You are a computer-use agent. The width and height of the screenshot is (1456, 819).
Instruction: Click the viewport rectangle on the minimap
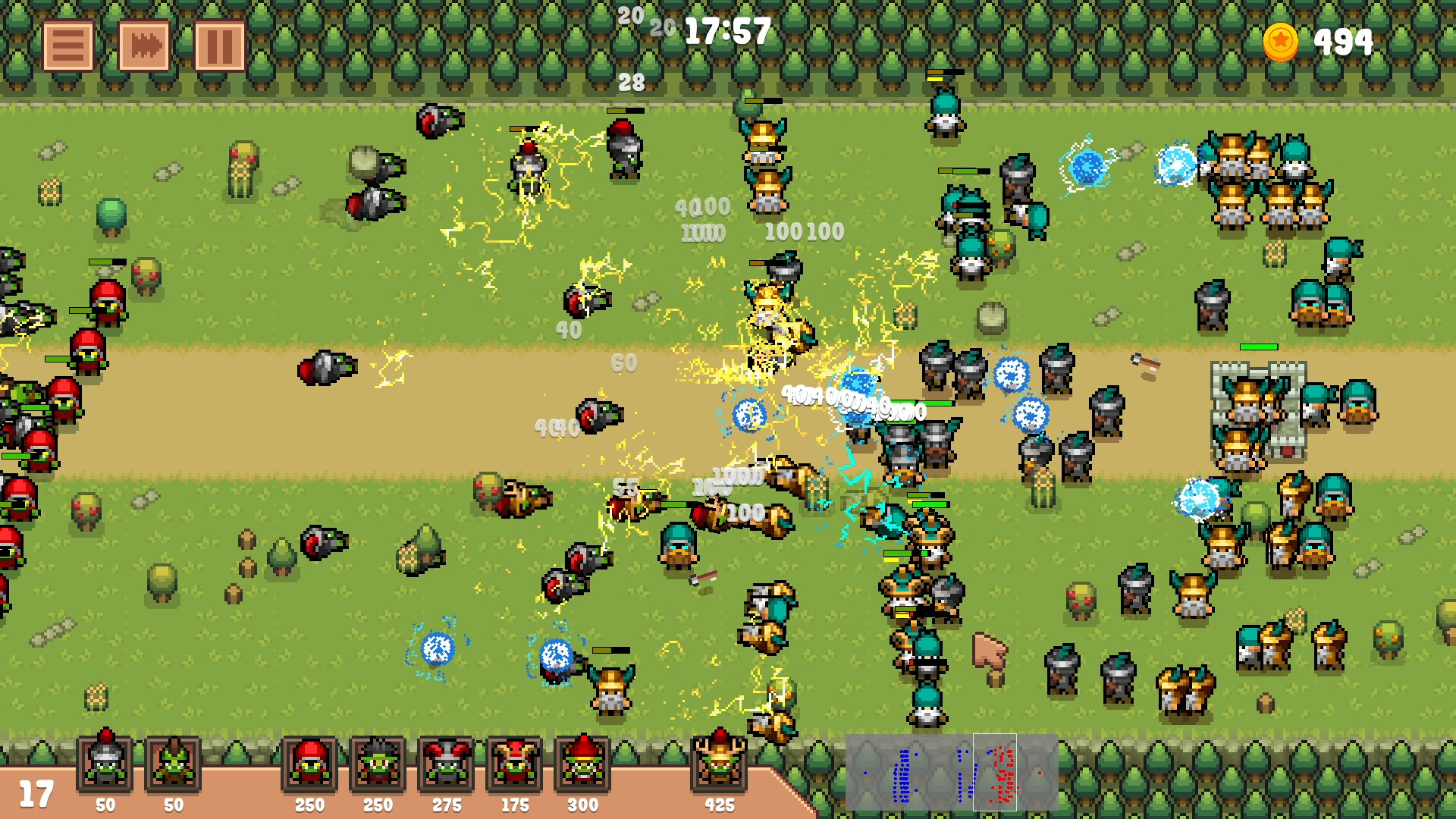(995, 772)
